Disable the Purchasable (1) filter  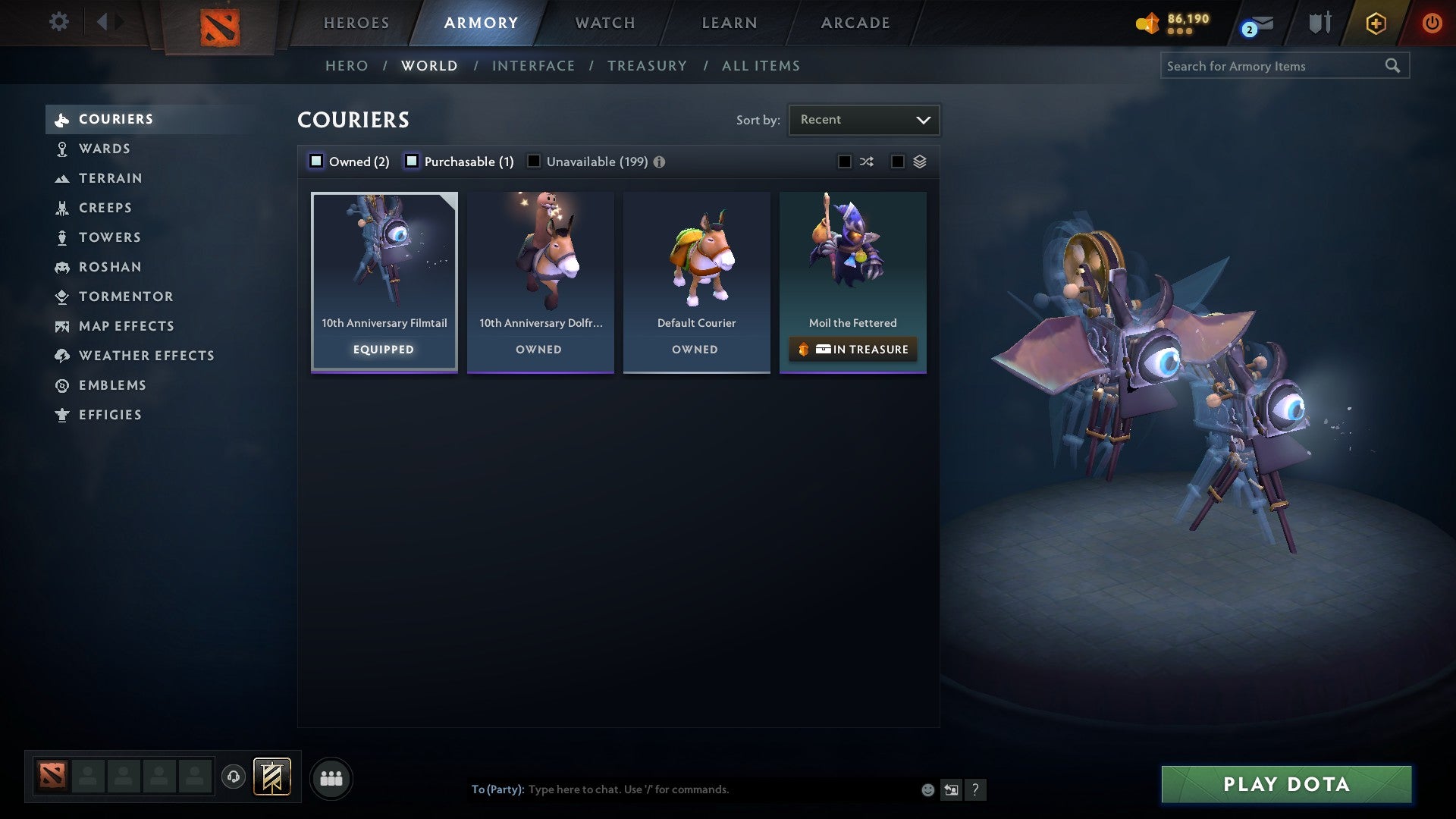click(x=413, y=161)
